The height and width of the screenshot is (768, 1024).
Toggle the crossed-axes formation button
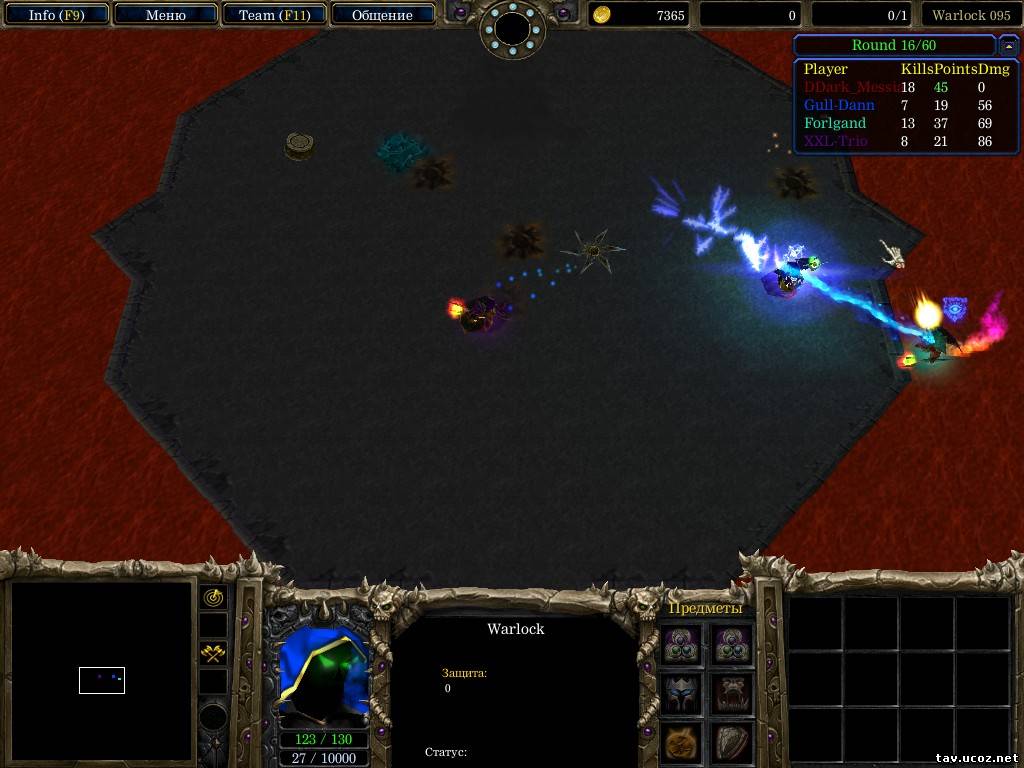[213, 653]
